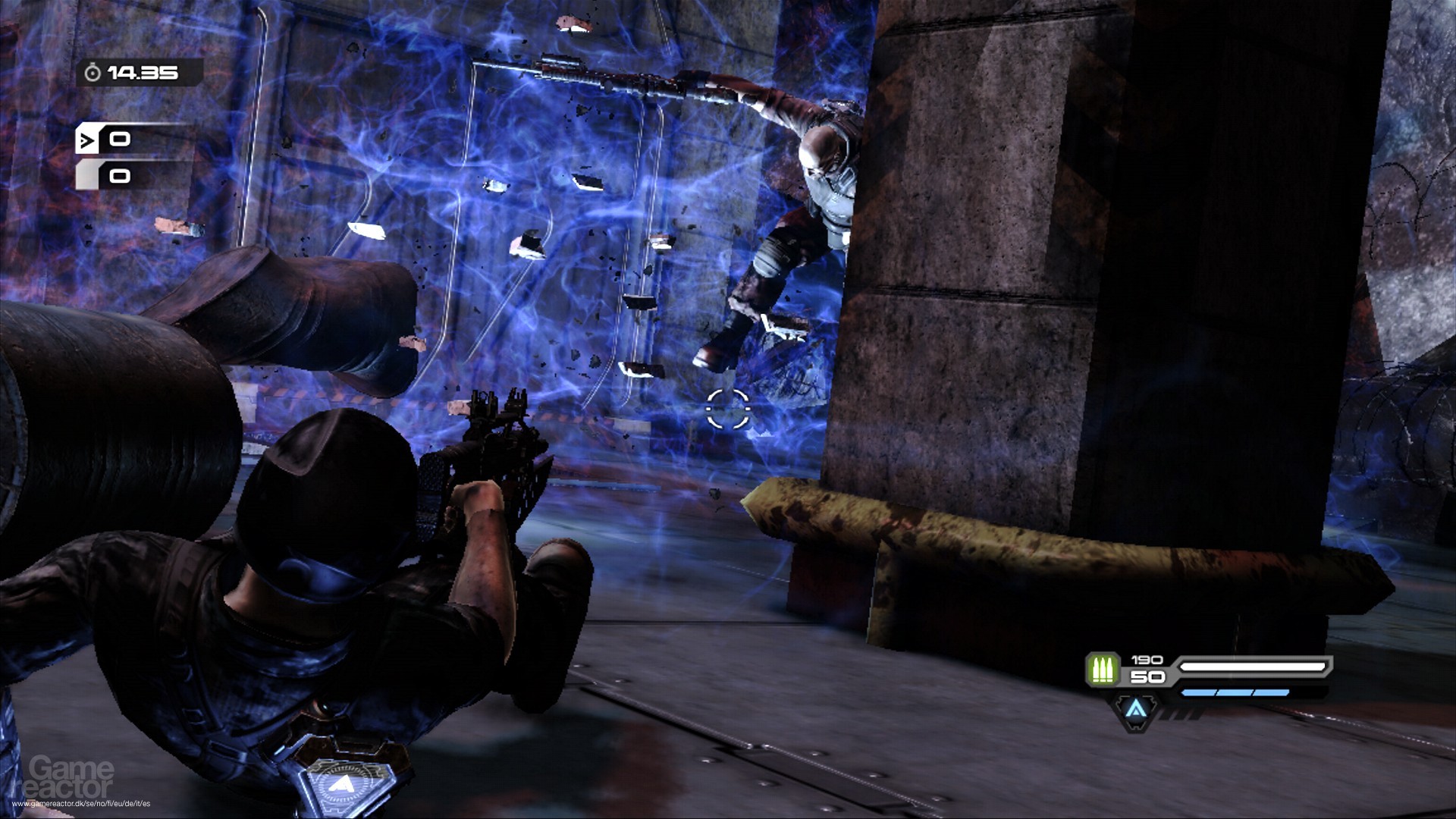Click the blue segmented energy bar
Image resolution: width=1456 pixels, height=819 pixels.
1236,692
